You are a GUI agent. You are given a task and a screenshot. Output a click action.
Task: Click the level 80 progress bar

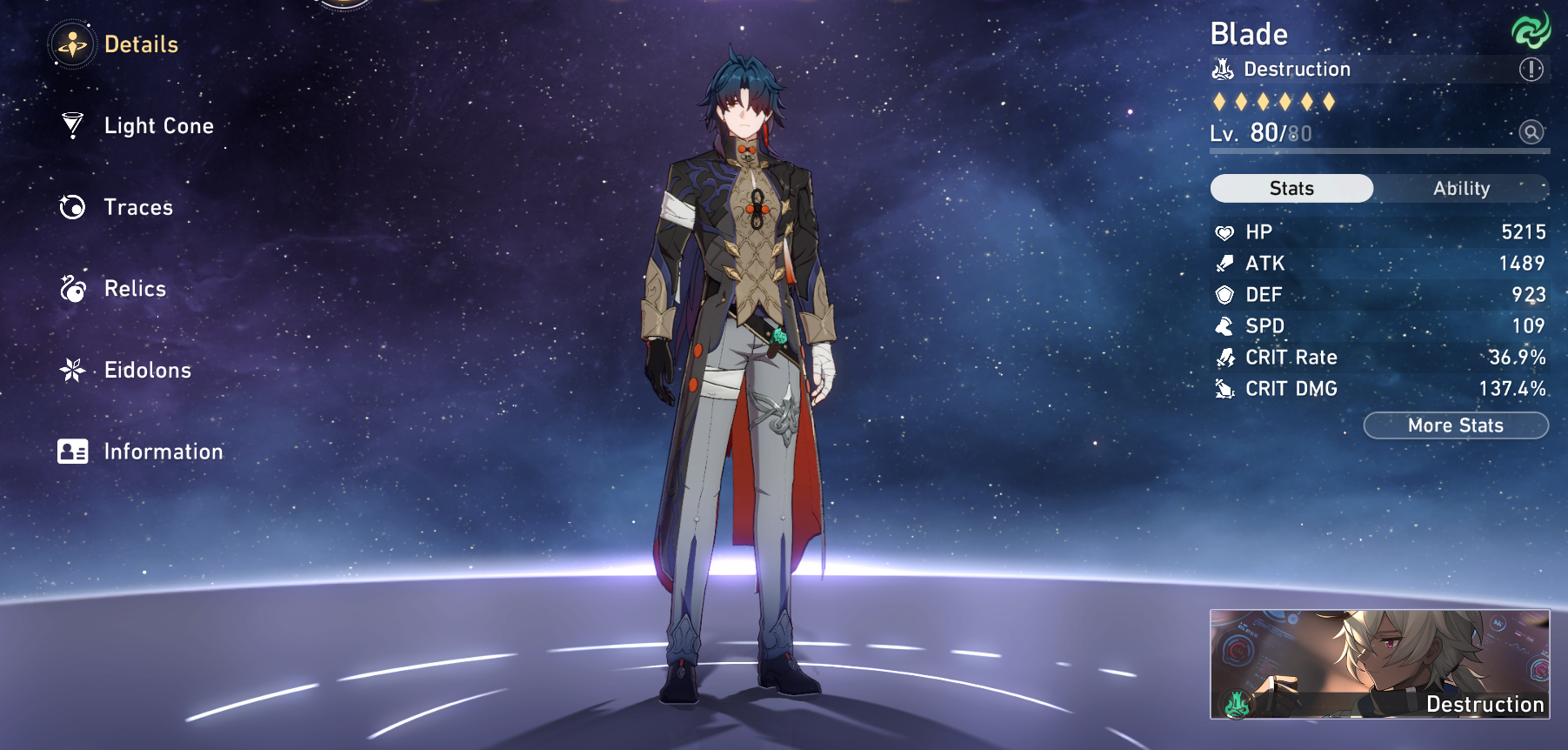pyautogui.click(x=1378, y=150)
